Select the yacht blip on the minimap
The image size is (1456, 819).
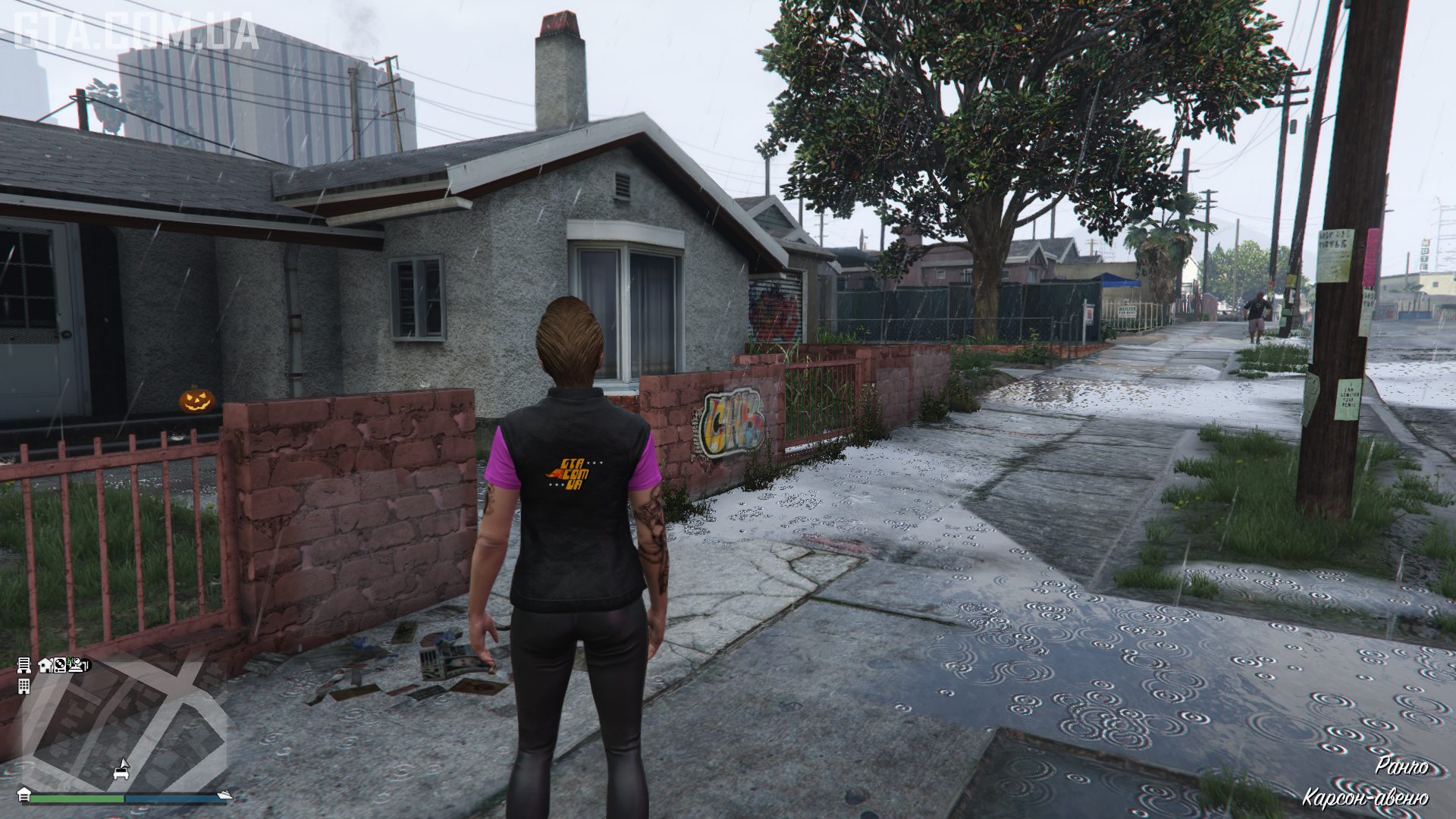coord(224,795)
